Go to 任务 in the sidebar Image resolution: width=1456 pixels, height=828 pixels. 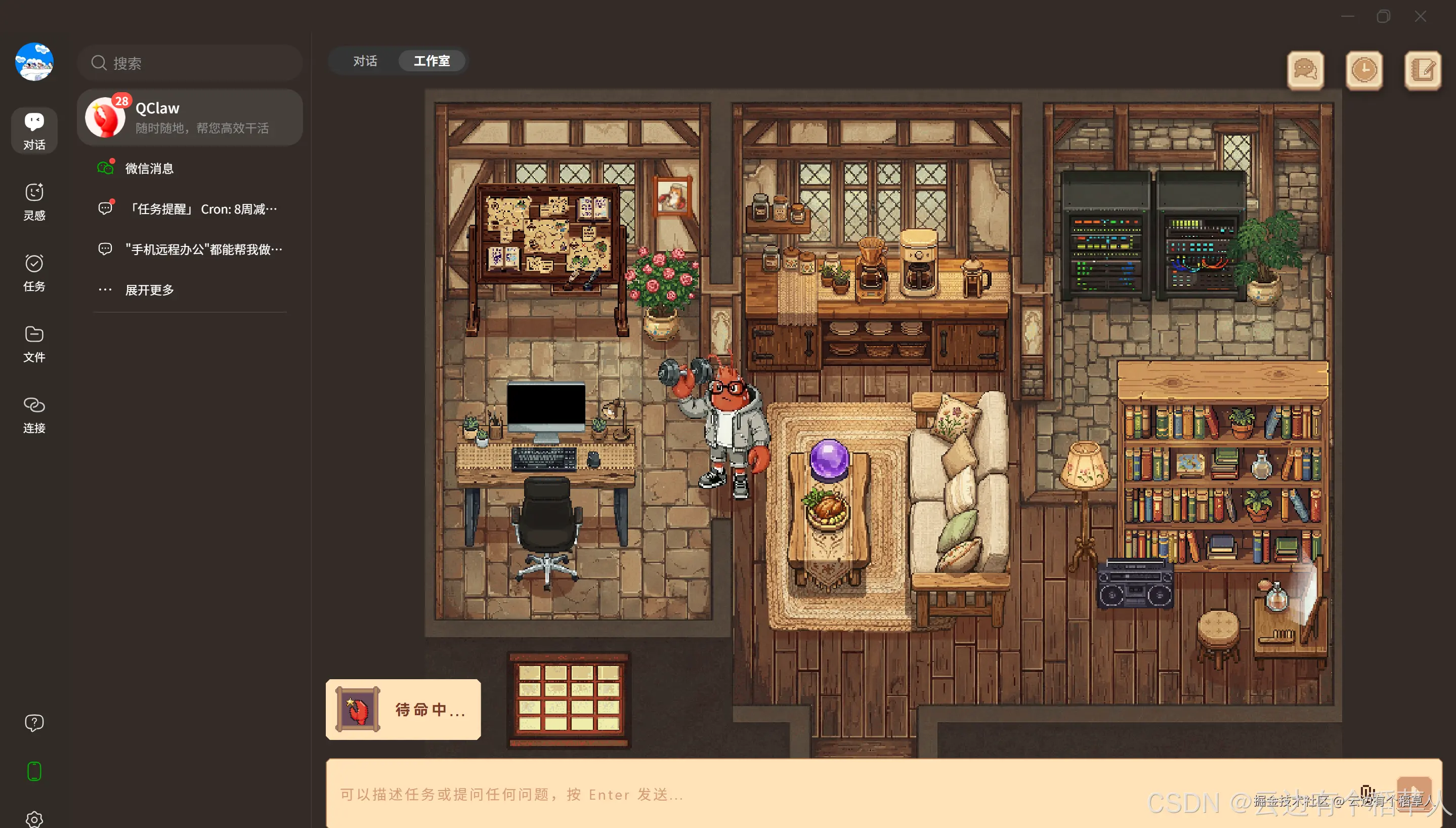point(34,272)
